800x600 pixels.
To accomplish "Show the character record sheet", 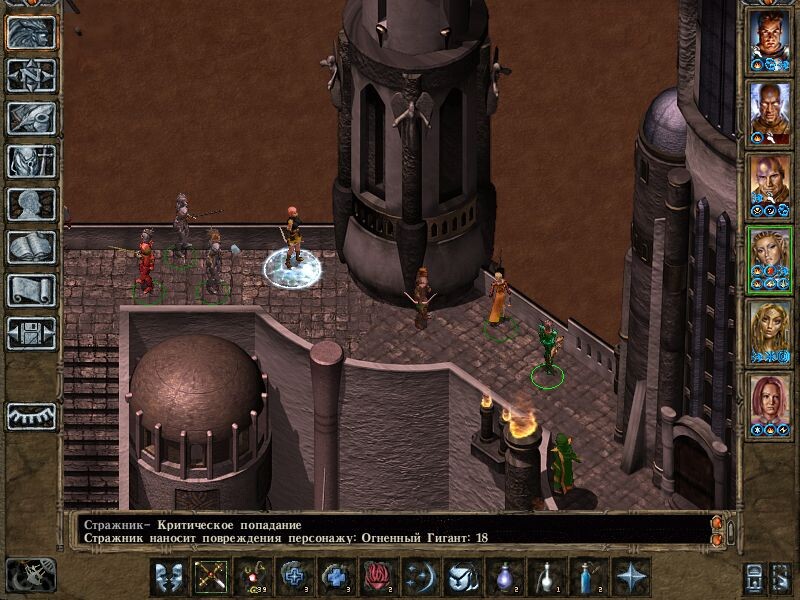I will (x=31, y=204).
